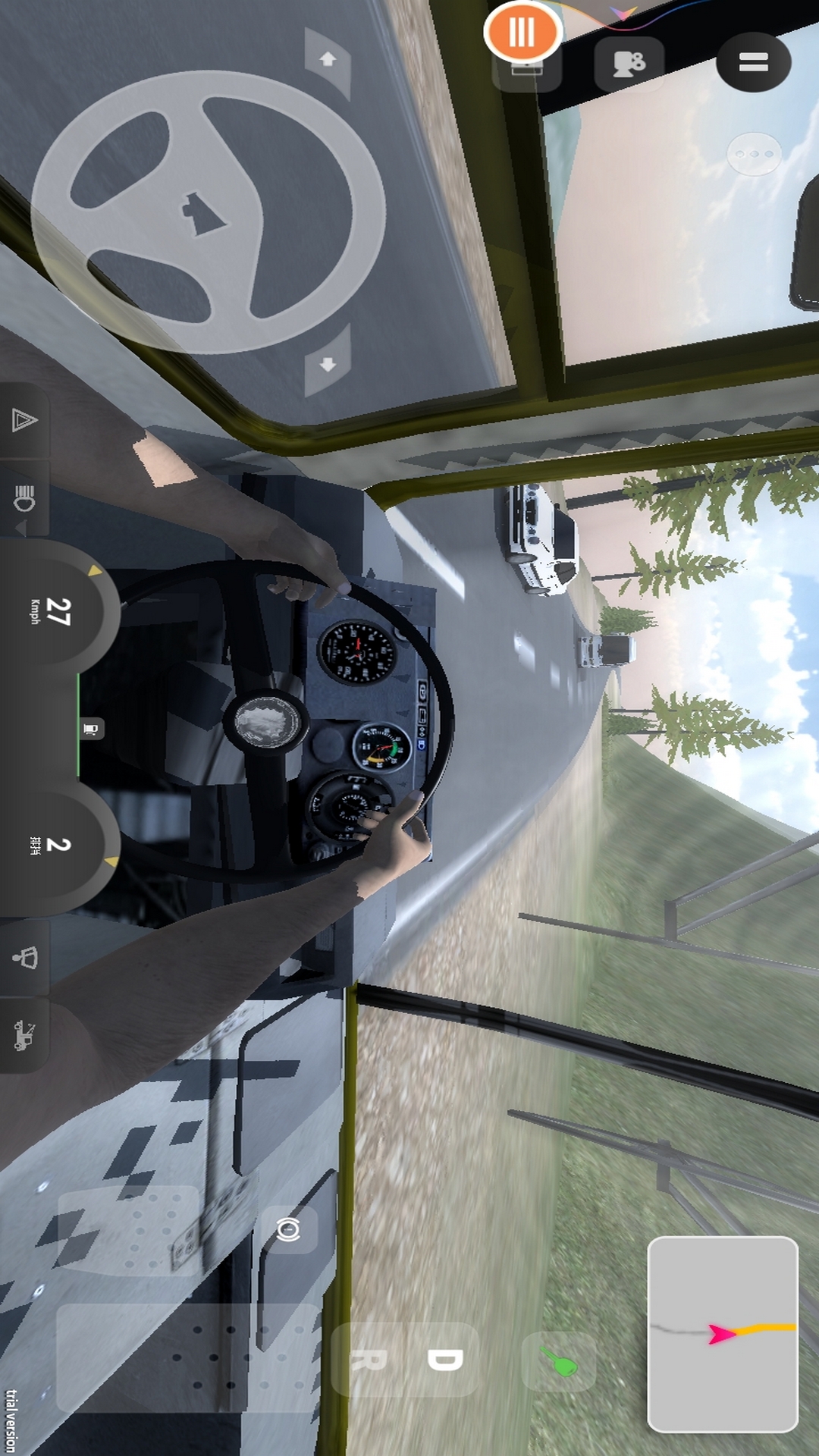Steer with the on-screen steering wheel

(208, 212)
